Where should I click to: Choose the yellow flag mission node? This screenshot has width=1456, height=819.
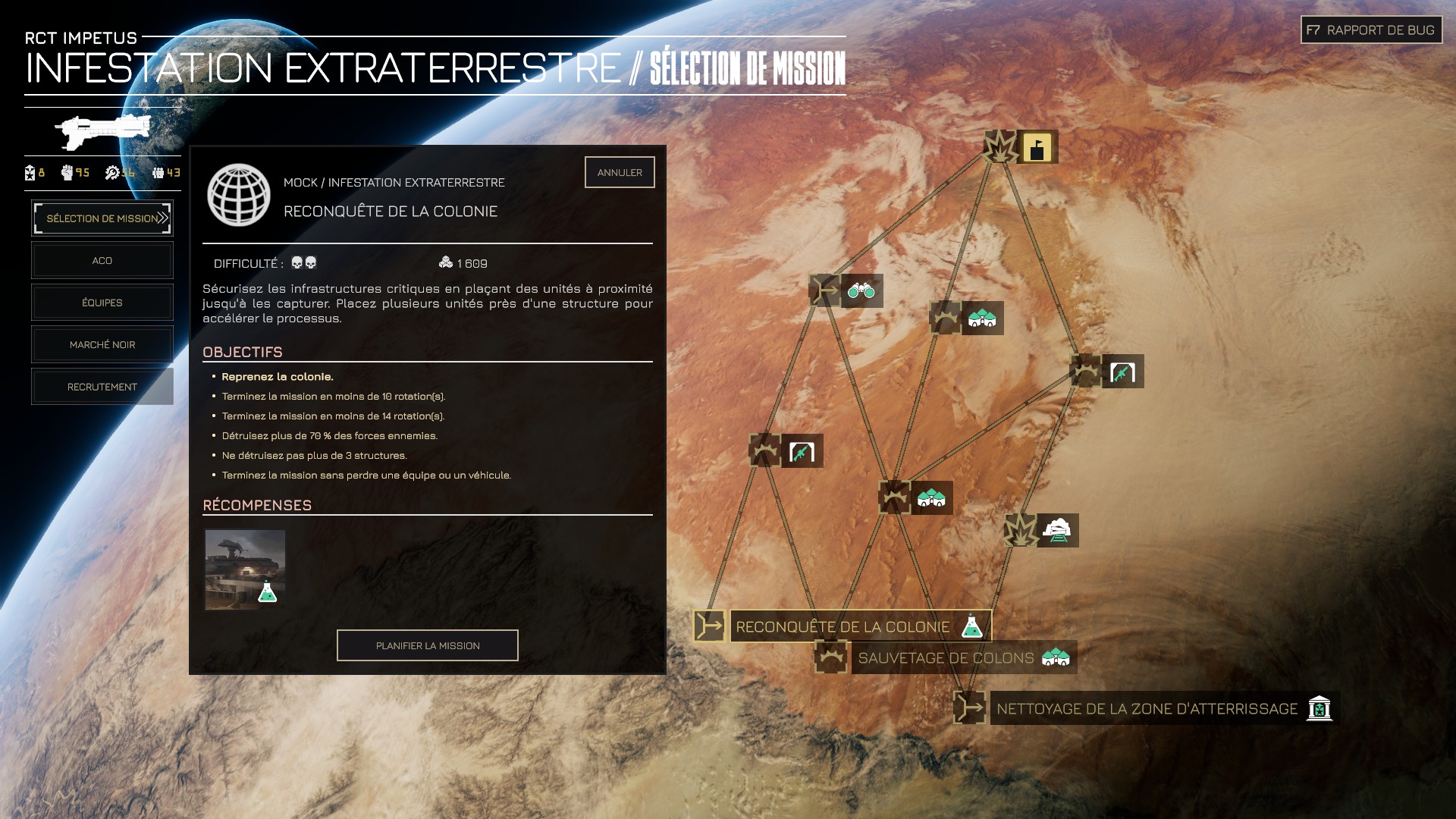click(1037, 147)
